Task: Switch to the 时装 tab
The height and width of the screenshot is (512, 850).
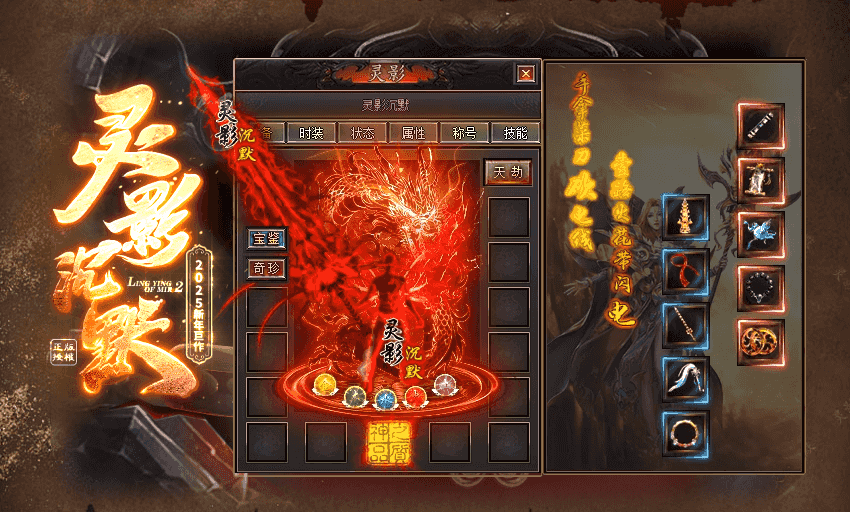Action: pos(311,132)
